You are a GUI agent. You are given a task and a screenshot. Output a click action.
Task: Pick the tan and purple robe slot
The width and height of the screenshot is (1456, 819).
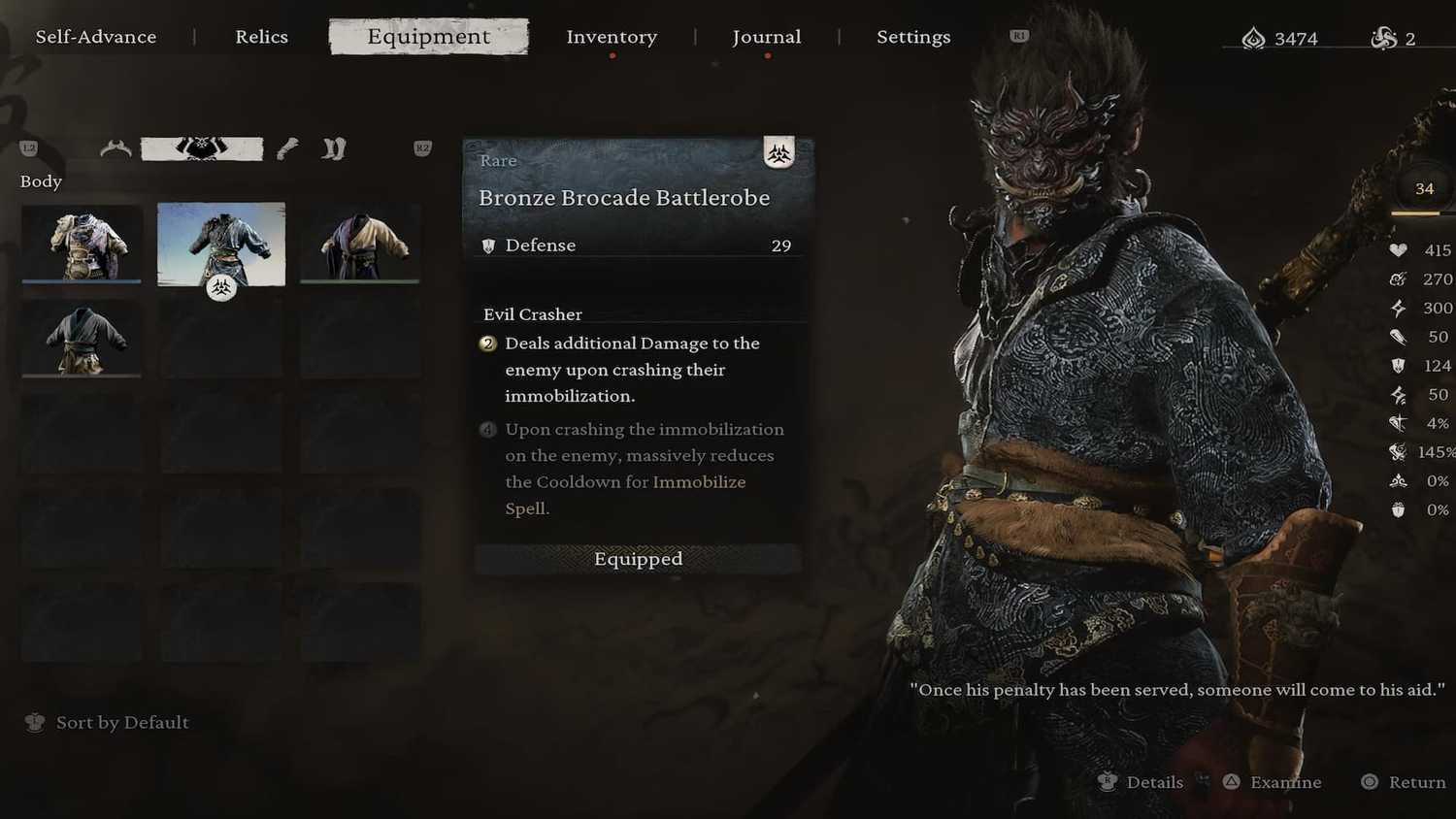point(360,244)
